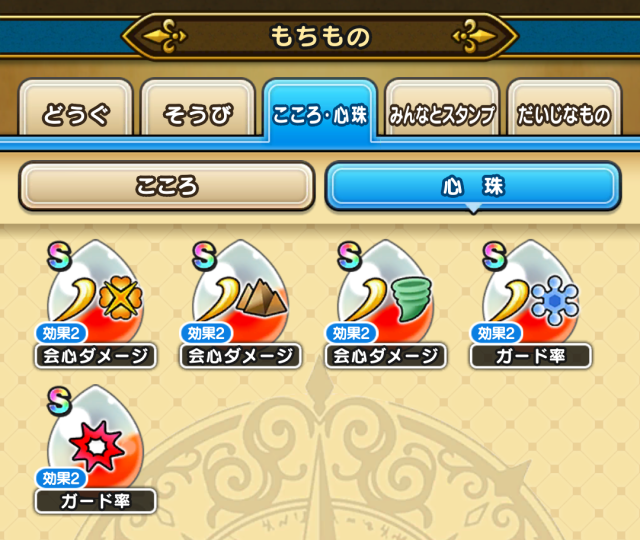Switch to the どうぐ tab
The image size is (640, 540).
click(x=75, y=114)
